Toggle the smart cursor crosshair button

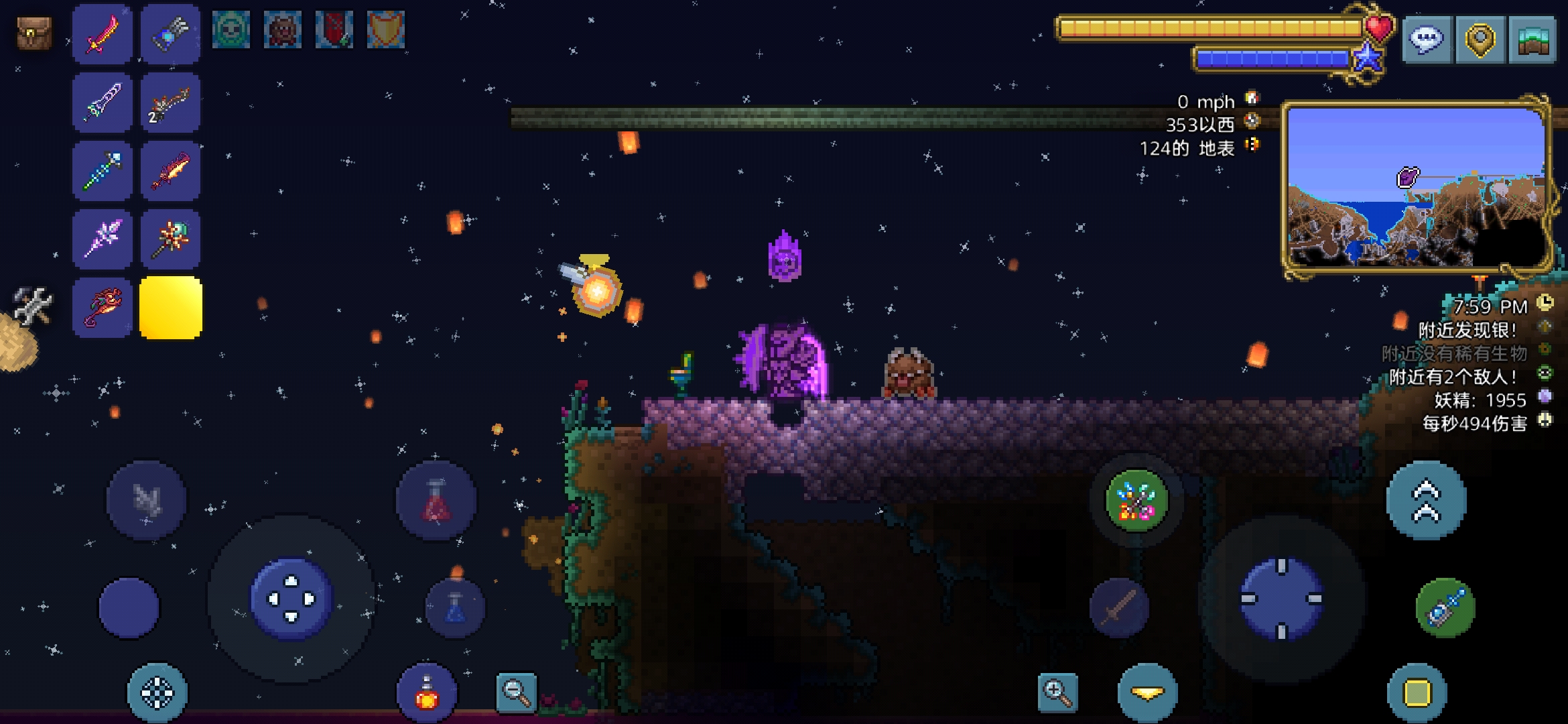tap(157, 693)
